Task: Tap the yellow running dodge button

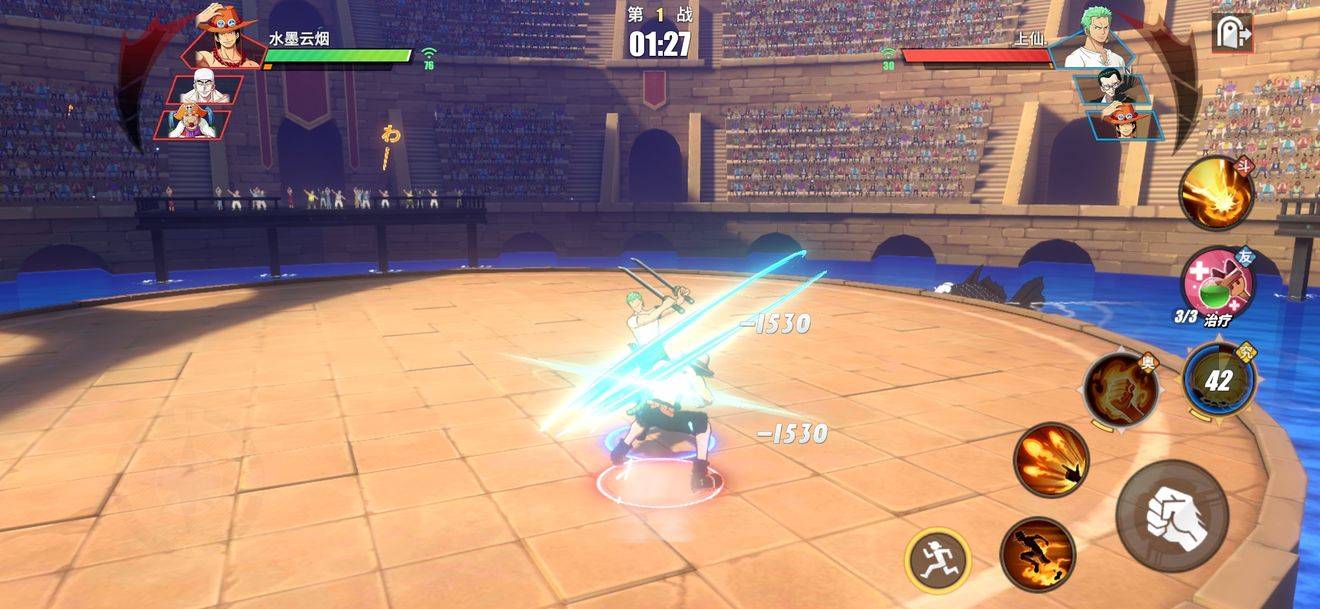Action: tap(938, 560)
